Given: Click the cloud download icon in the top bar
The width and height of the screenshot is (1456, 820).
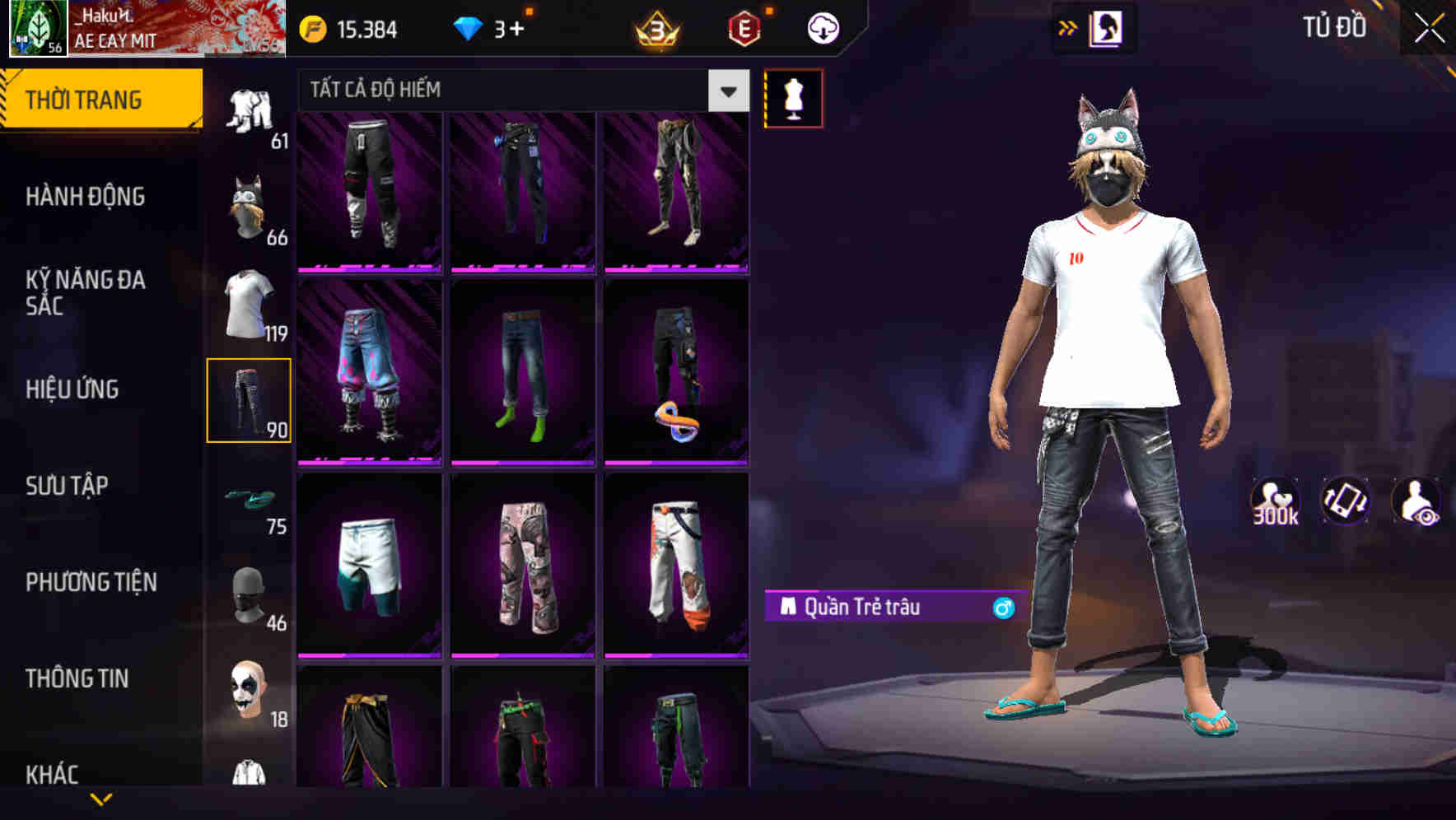Looking at the screenshot, I should click(823, 27).
